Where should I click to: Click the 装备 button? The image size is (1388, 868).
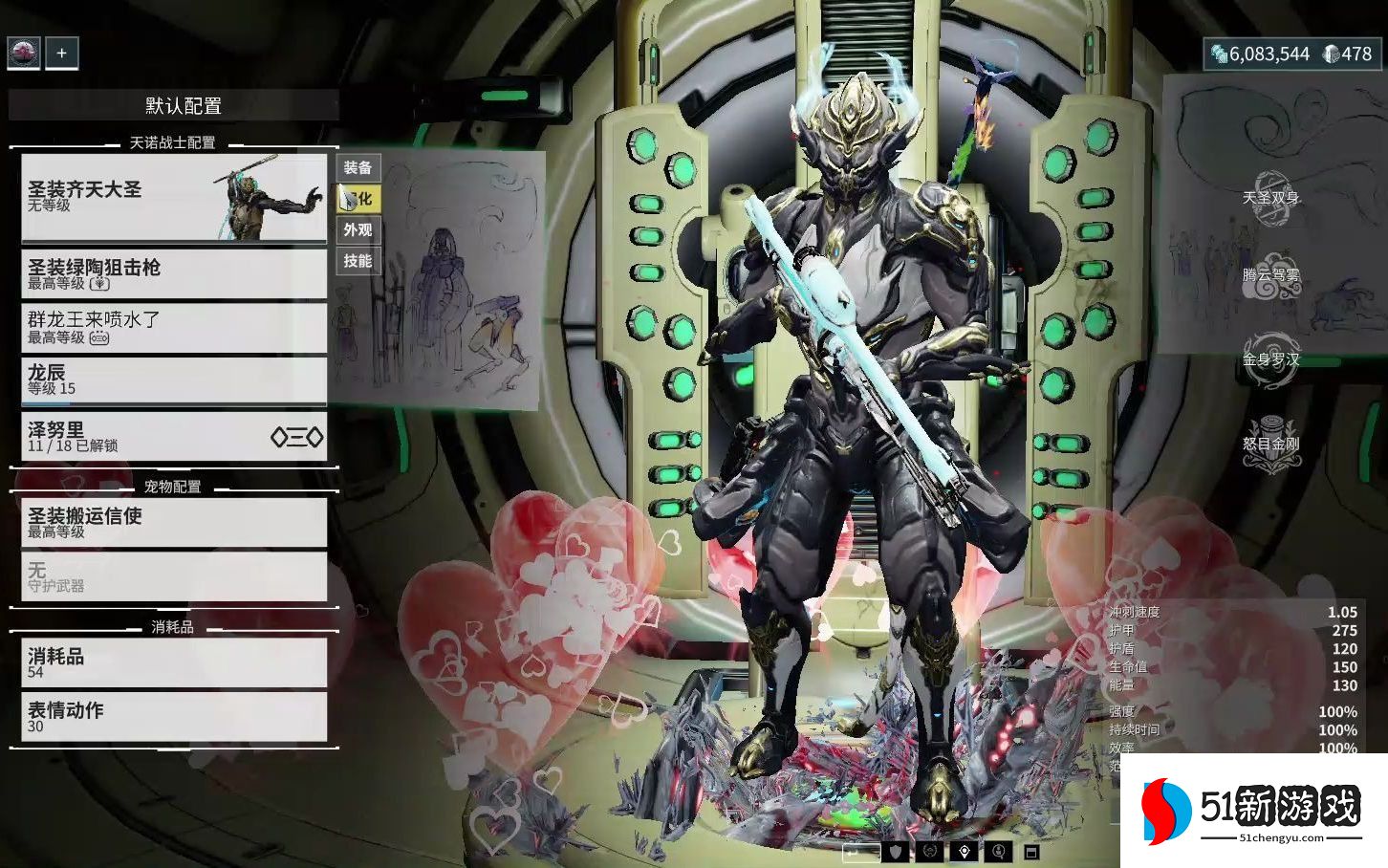[x=358, y=168]
